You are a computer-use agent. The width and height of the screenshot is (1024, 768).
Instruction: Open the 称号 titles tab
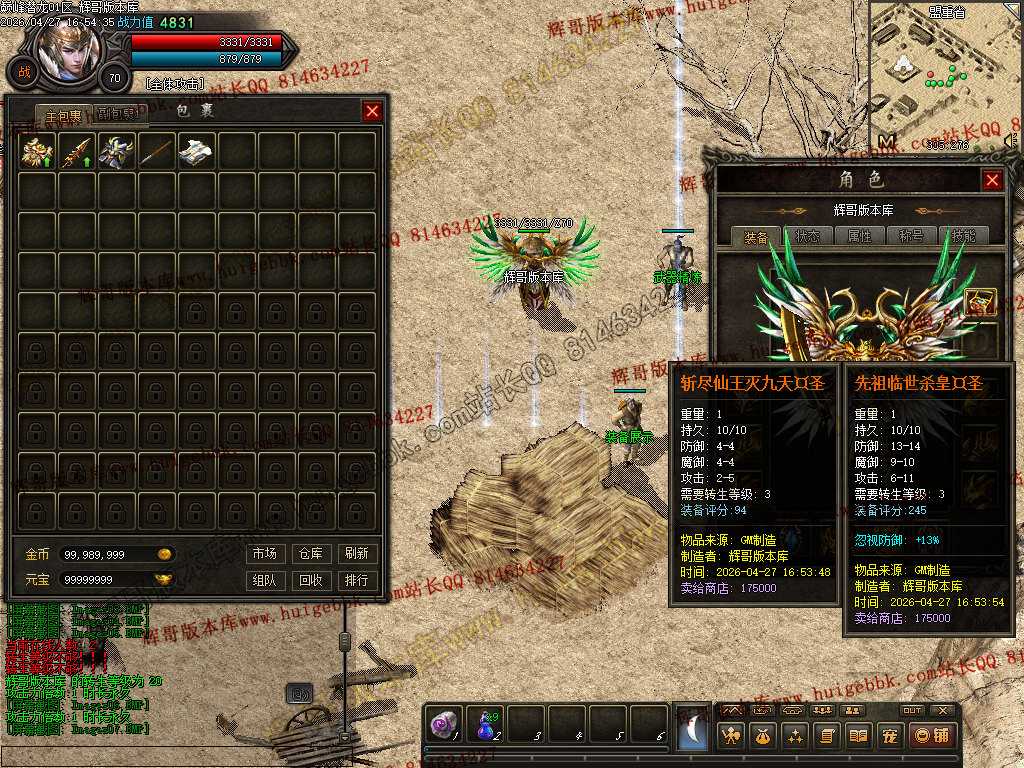[911, 237]
